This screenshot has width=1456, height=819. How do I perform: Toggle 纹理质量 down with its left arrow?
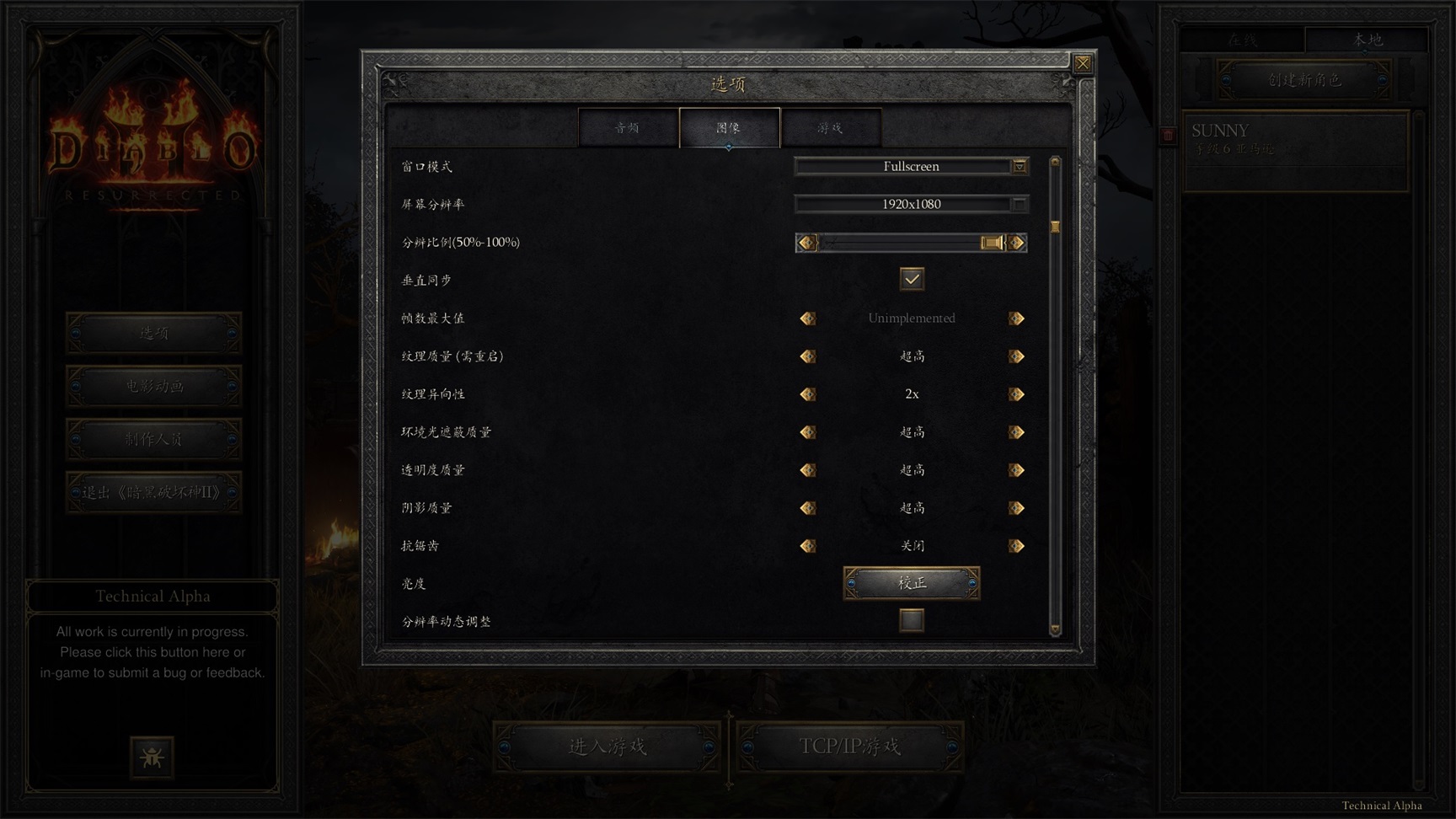(x=807, y=356)
